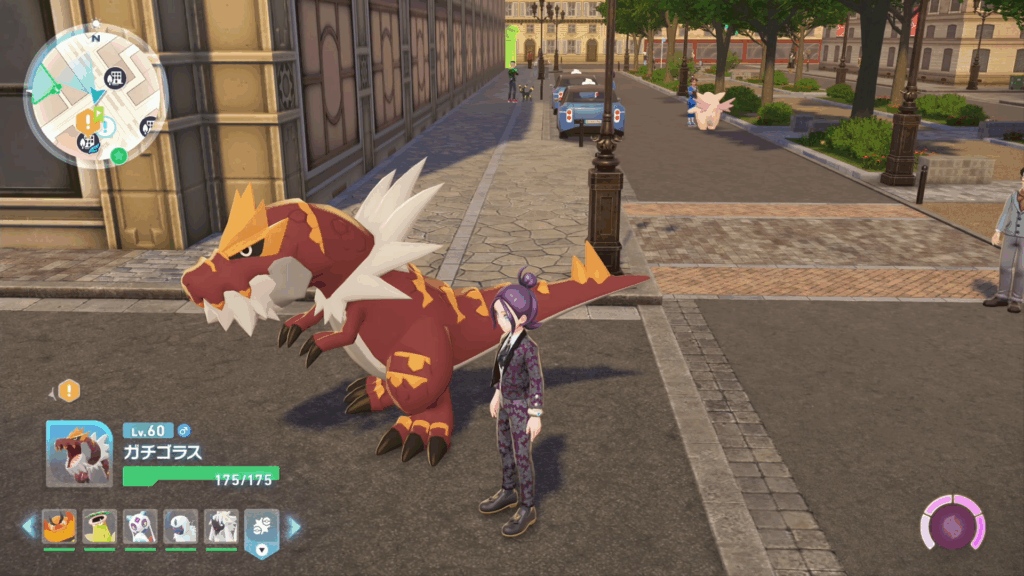Open the circular minimap
This screenshot has height=576, width=1024.
95,95
